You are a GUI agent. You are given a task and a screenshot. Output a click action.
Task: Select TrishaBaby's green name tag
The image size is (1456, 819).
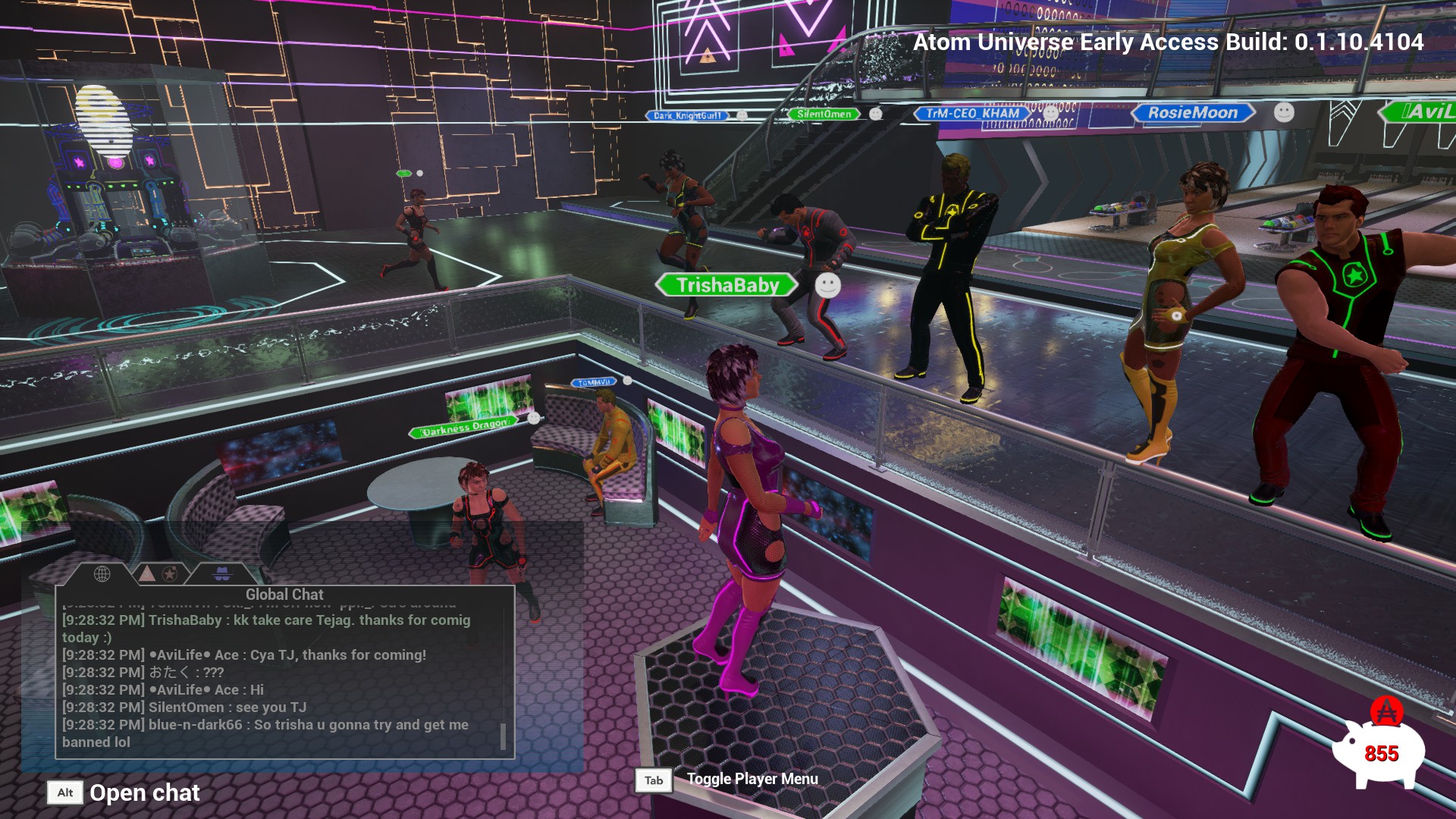[x=726, y=285]
